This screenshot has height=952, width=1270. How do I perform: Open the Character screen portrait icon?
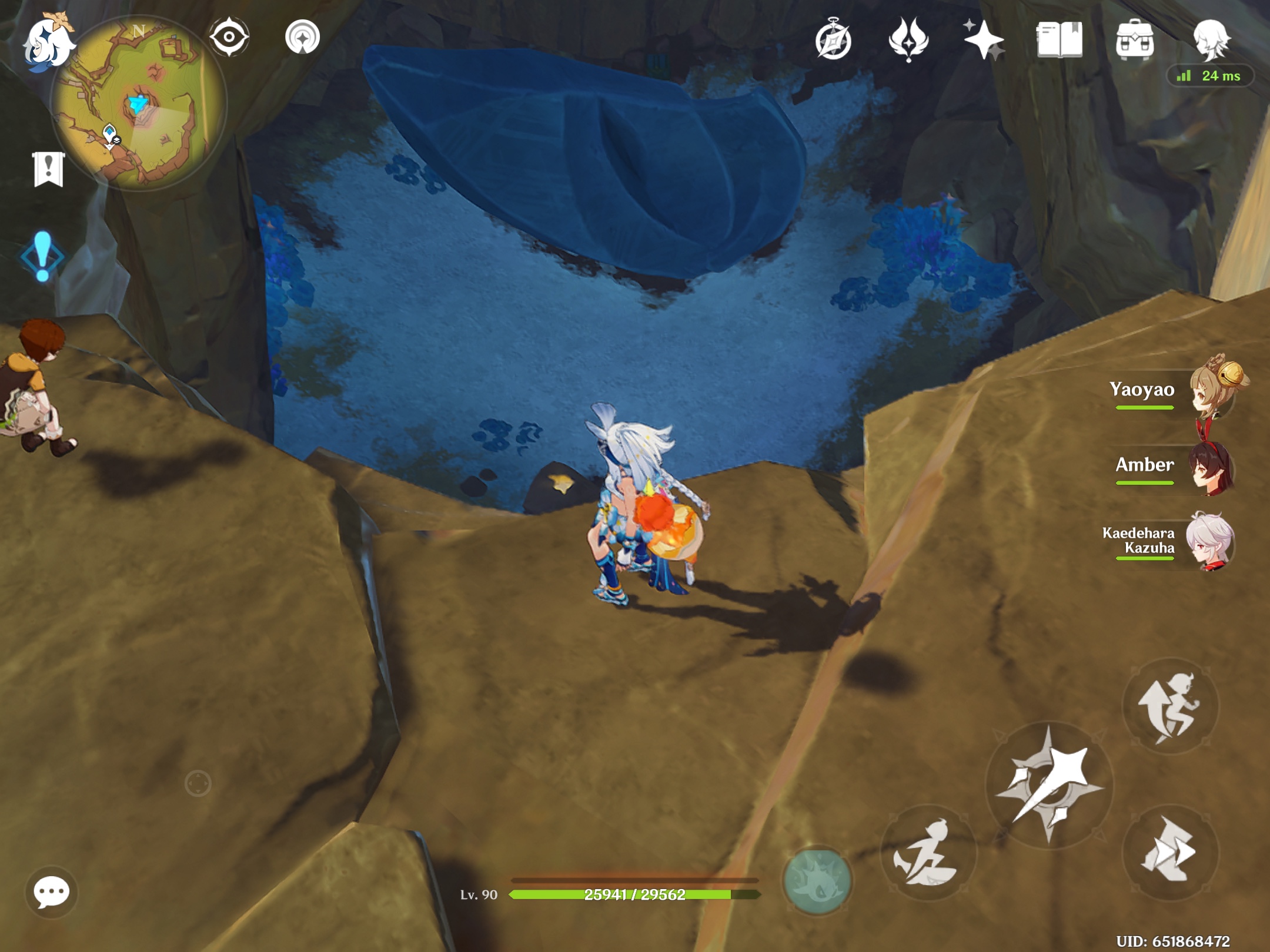[x=1214, y=40]
